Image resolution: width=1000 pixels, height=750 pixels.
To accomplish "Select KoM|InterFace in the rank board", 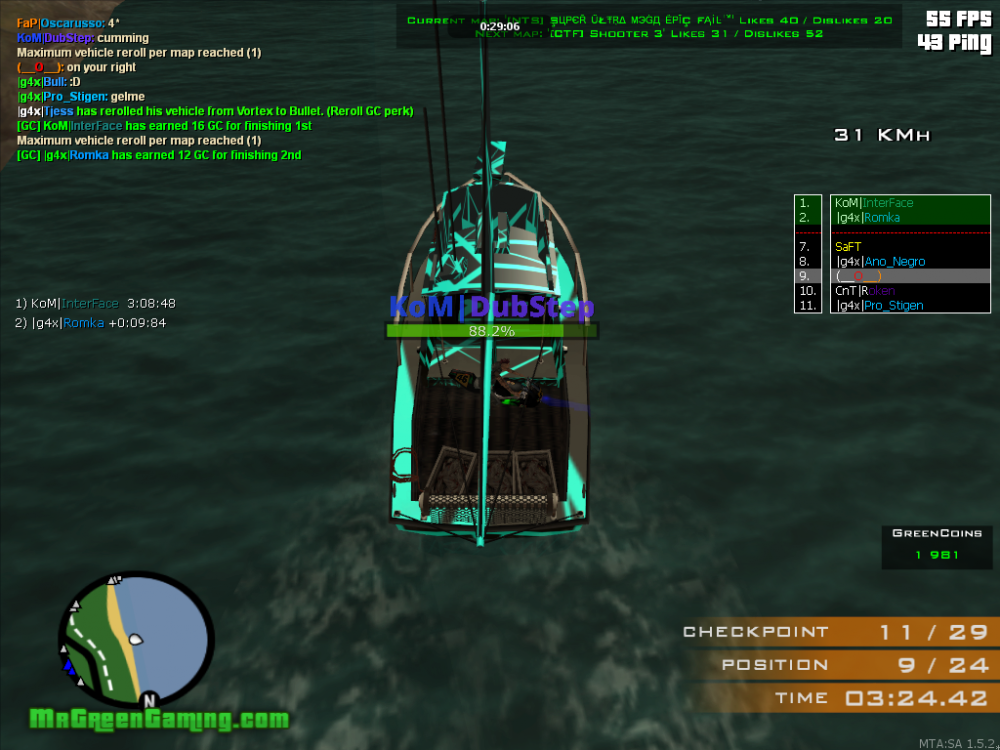I will pos(874,203).
